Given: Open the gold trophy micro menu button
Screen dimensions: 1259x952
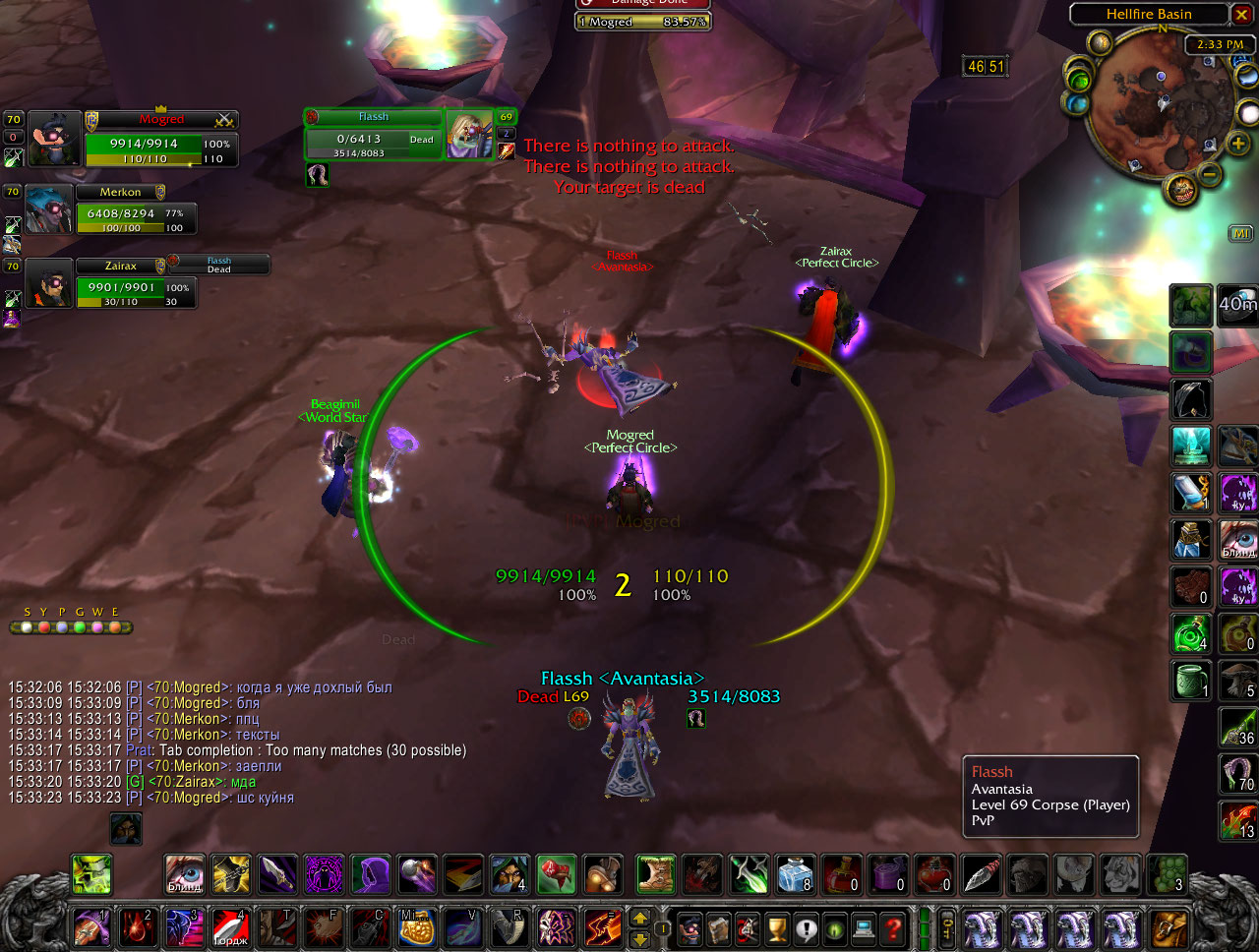Looking at the screenshot, I should [x=777, y=928].
